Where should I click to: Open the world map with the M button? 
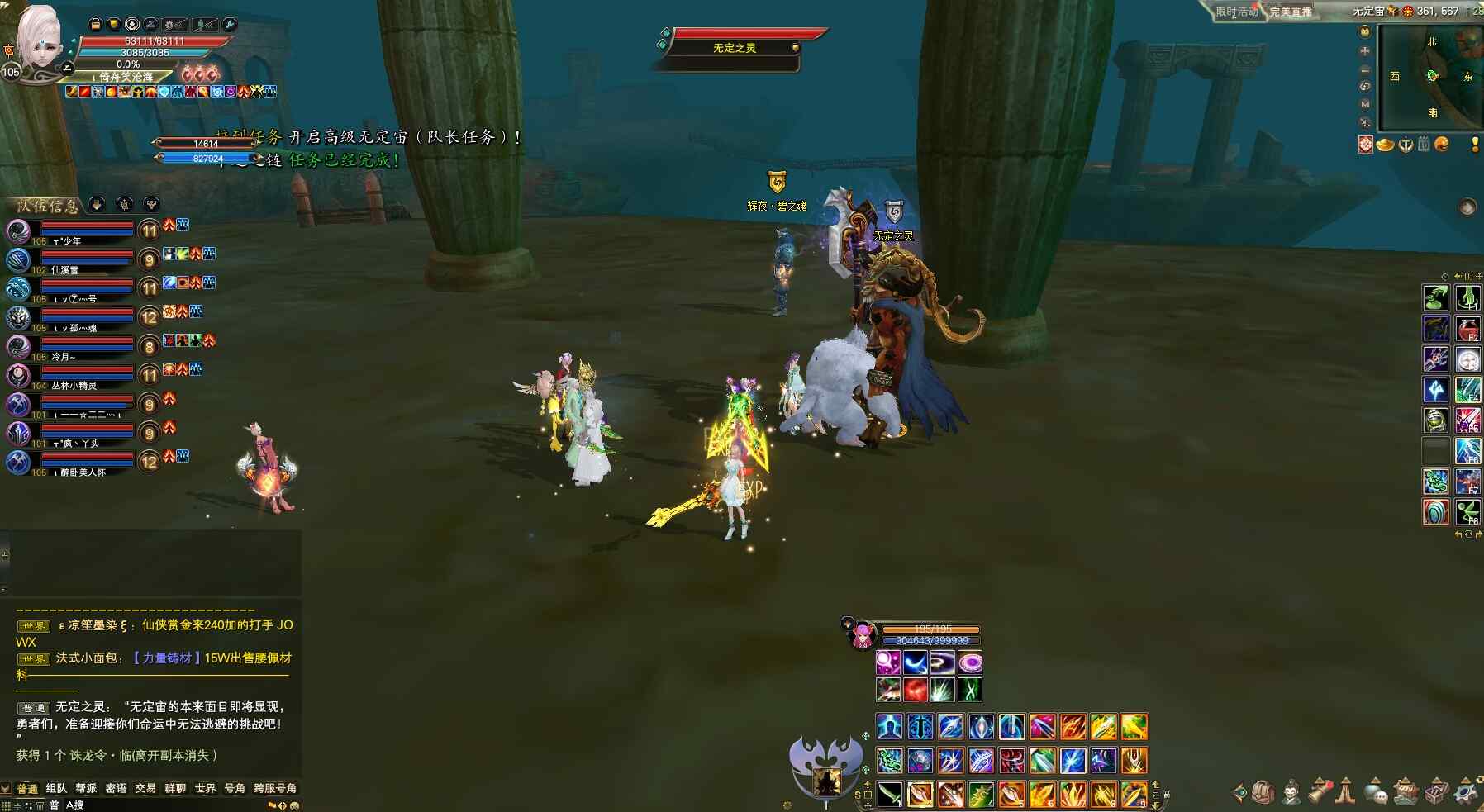1365,104
